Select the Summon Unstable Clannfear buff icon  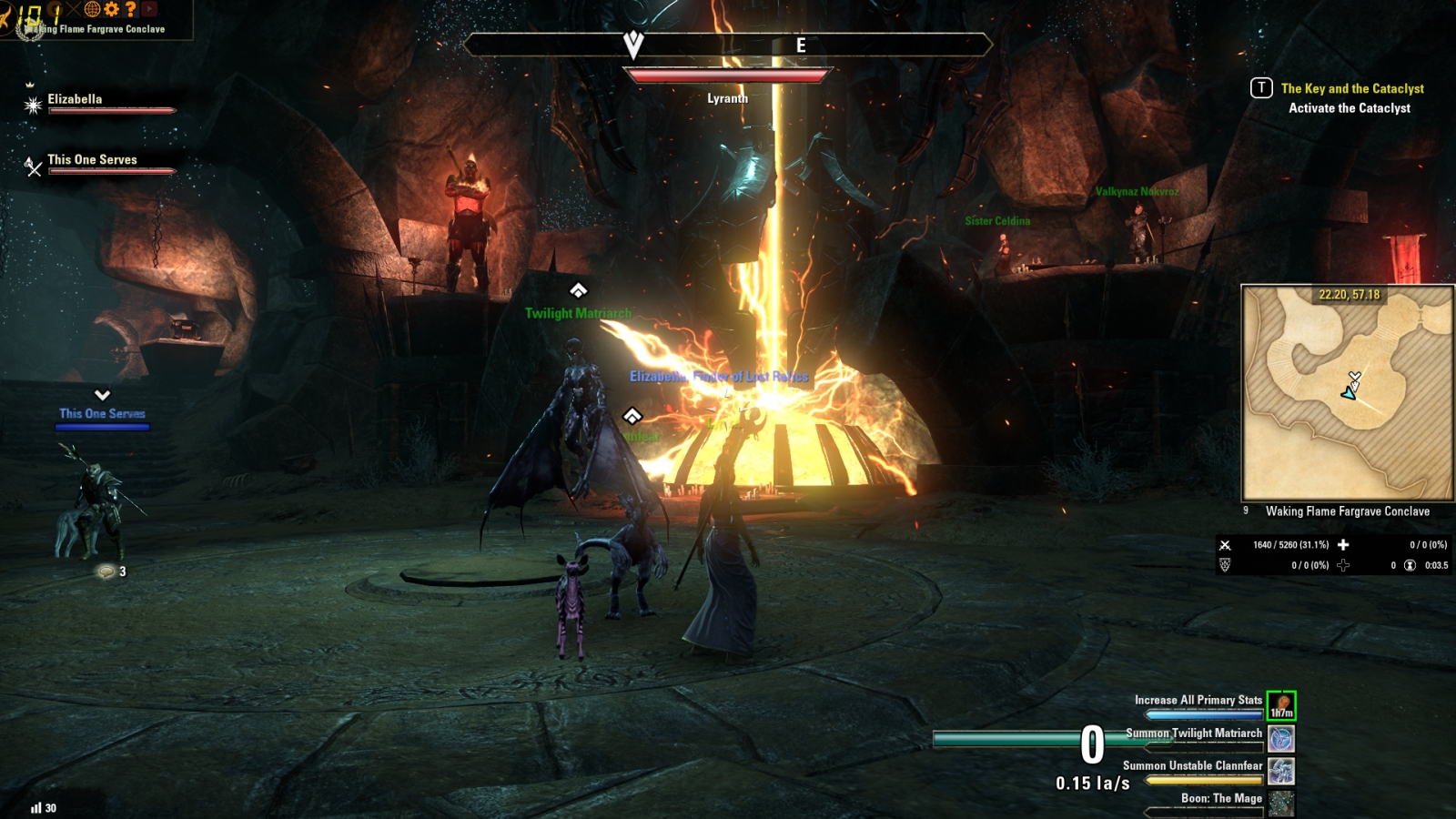[x=1281, y=771]
